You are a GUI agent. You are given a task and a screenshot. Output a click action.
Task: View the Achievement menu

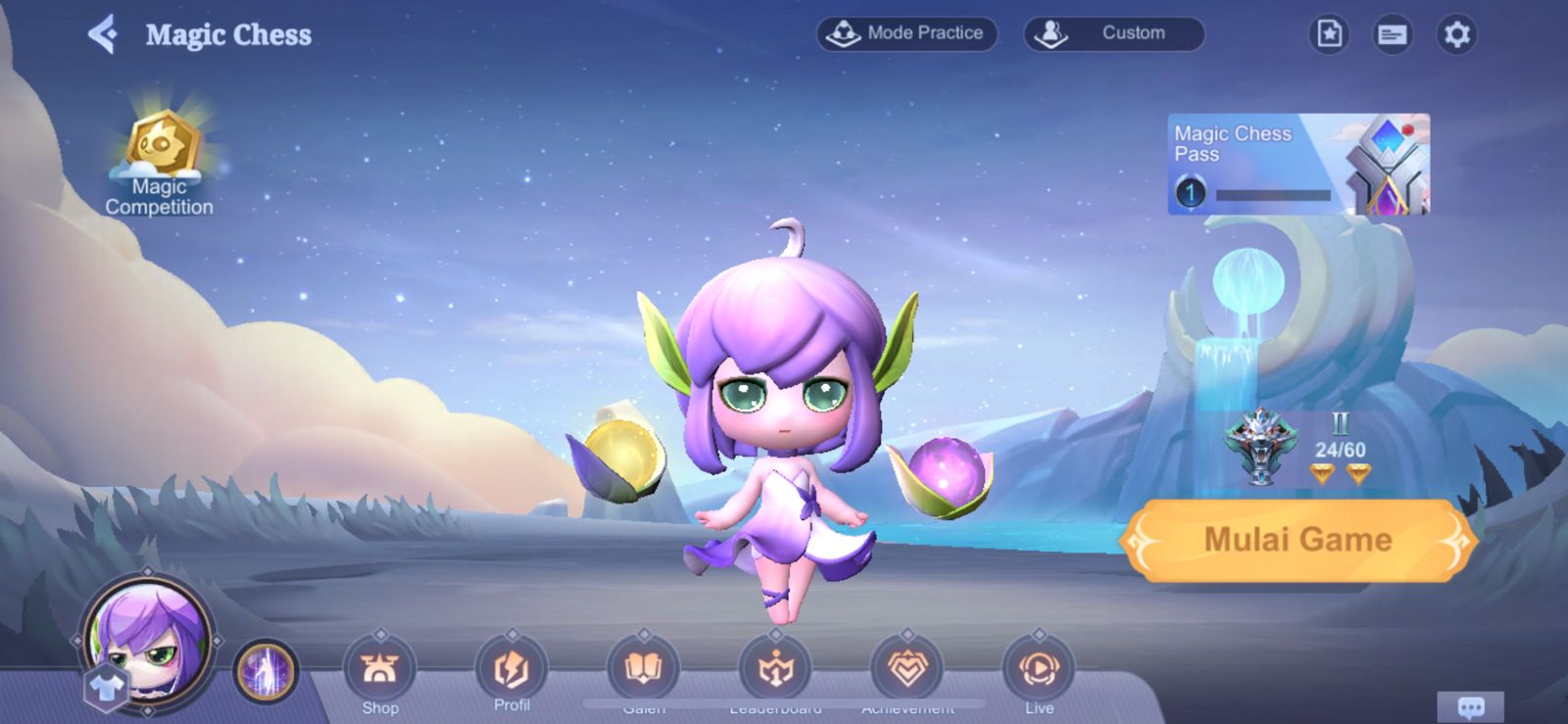pyautogui.click(x=907, y=670)
